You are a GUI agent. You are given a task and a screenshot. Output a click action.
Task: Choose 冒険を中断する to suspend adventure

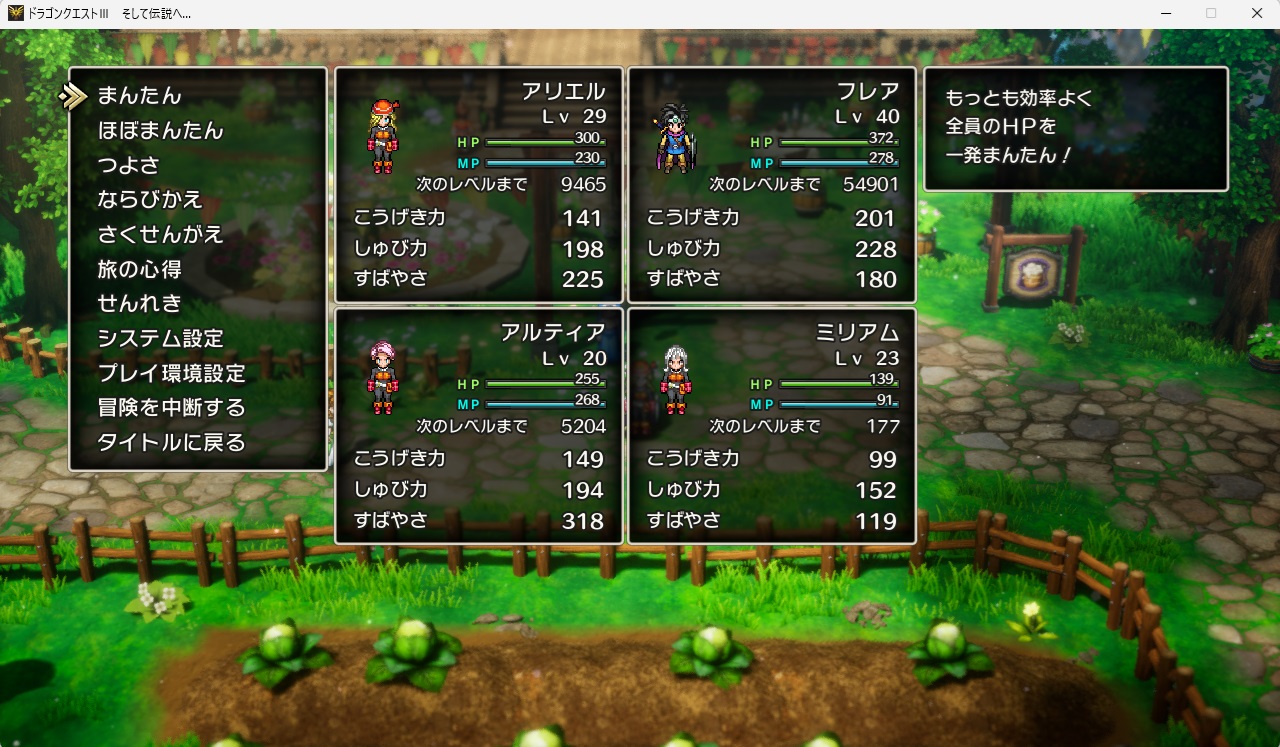point(171,408)
